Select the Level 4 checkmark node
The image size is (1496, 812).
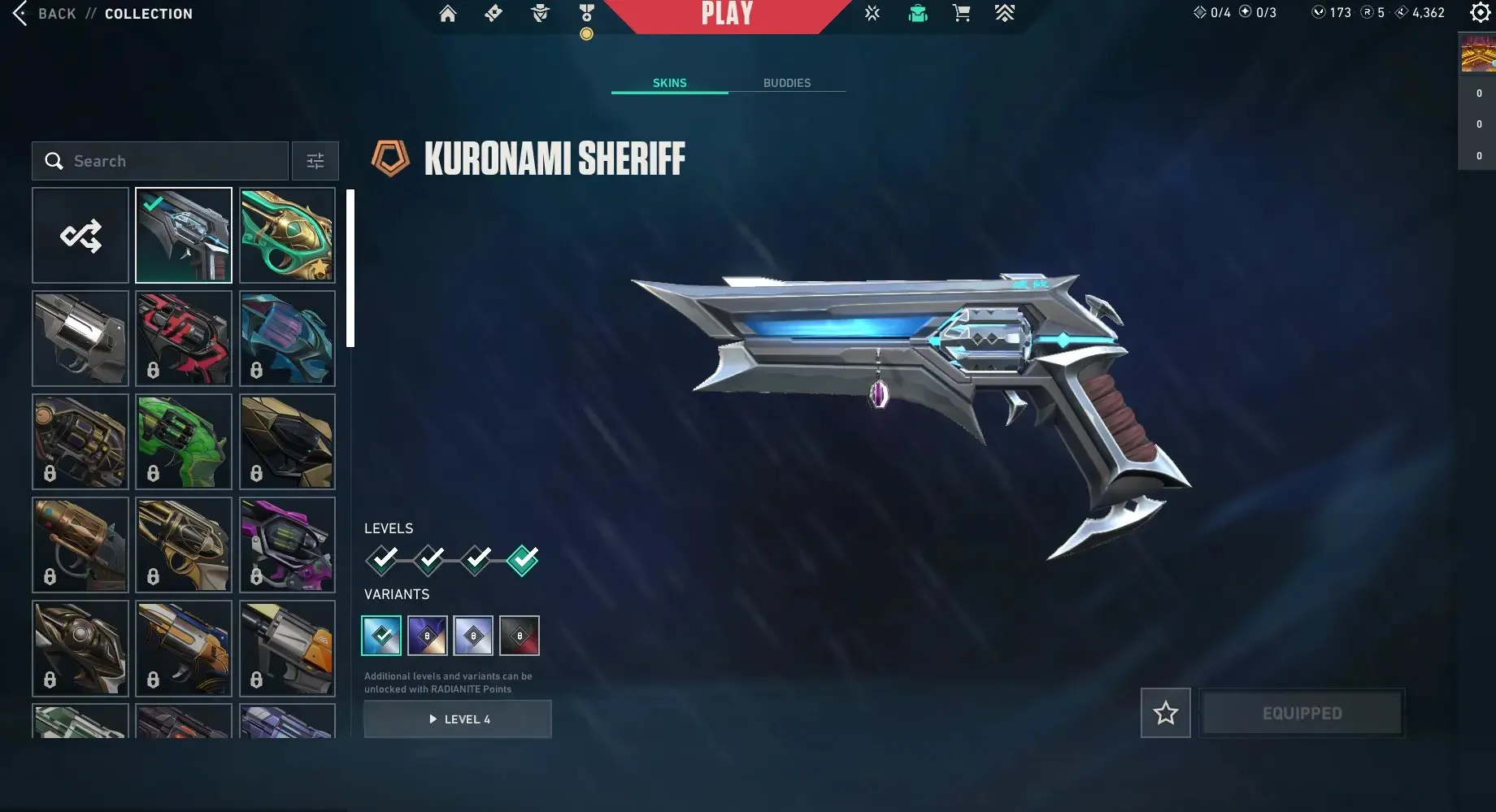(522, 559)
